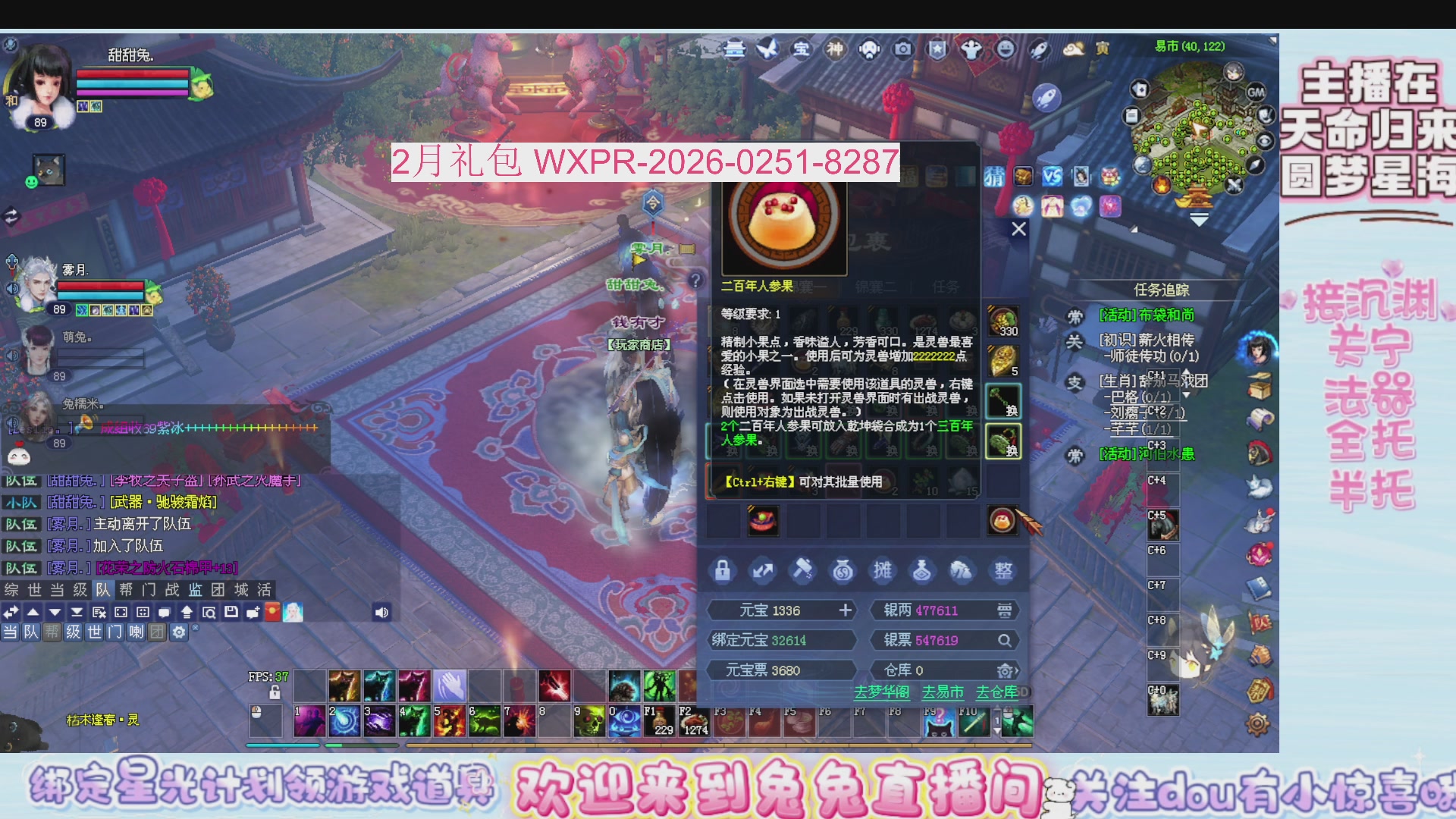Toggle the 团 channel filter button
Screen dimensions: 1456x819
158,631
